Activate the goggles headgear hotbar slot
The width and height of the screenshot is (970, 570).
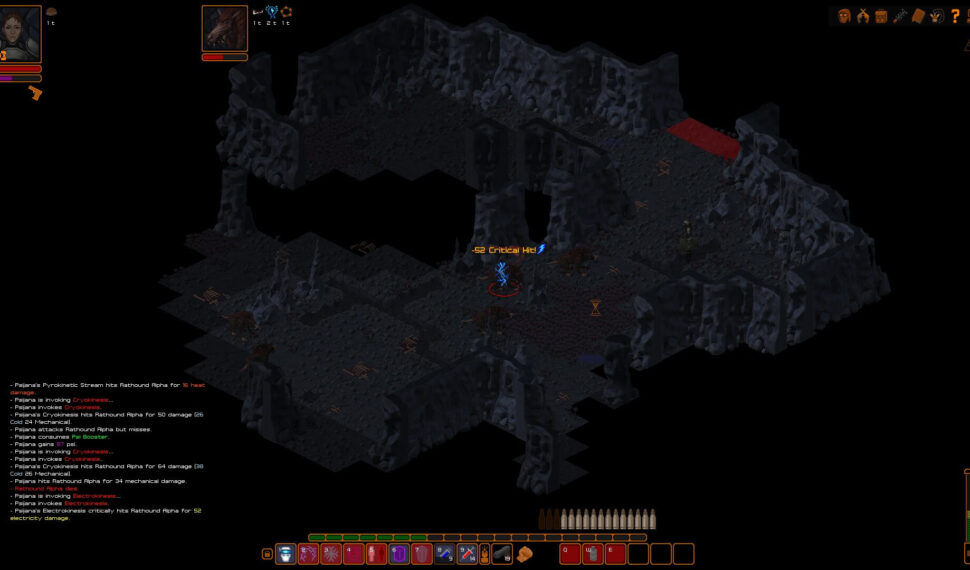pos(285,554)
